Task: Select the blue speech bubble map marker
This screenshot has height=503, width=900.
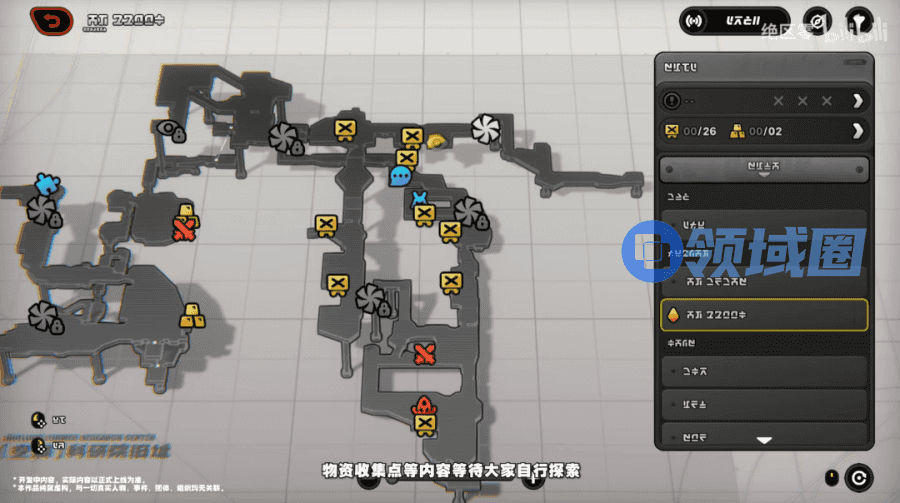Action: 400,177
